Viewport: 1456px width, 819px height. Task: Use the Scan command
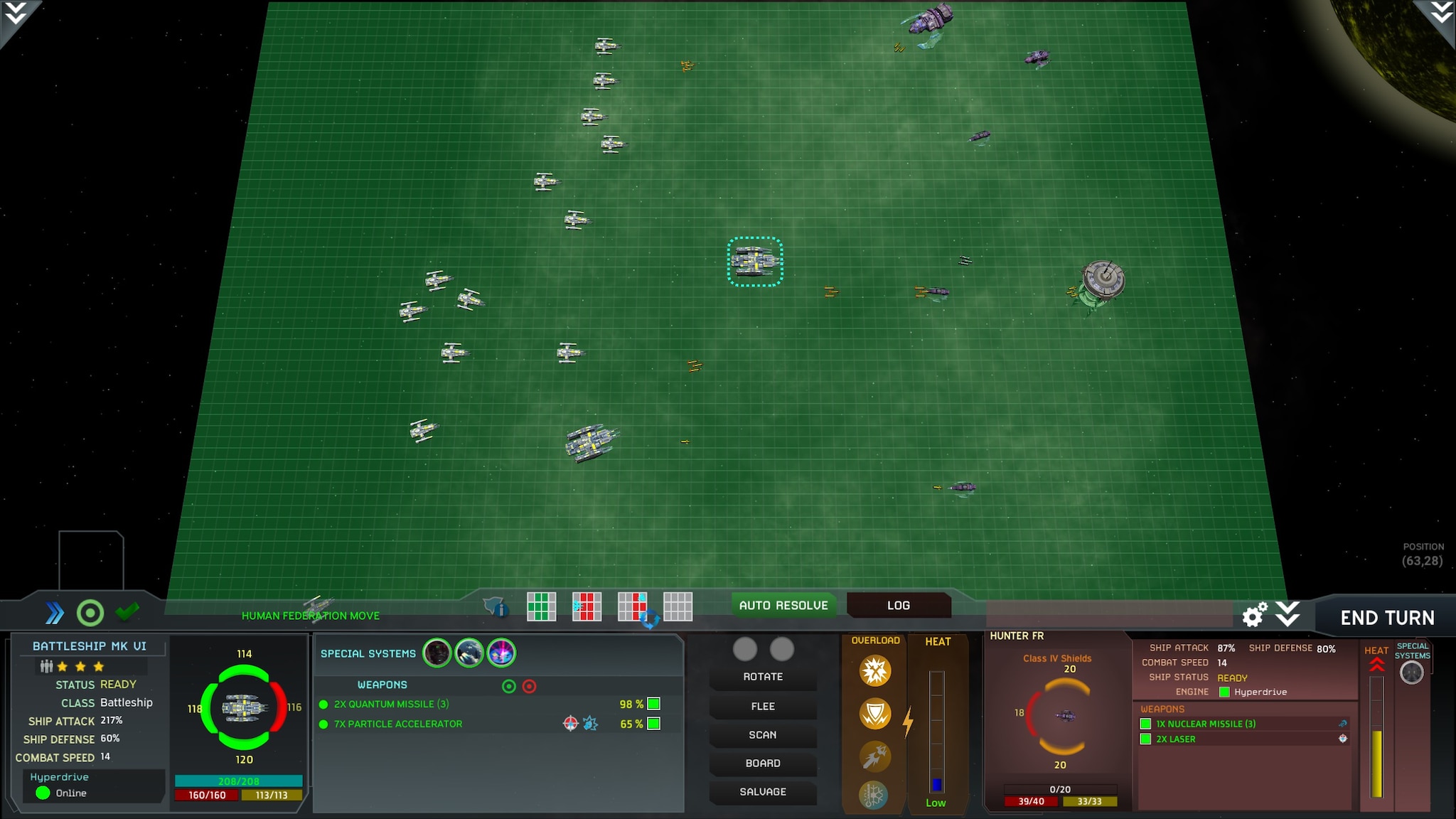[x=763, y=734]
